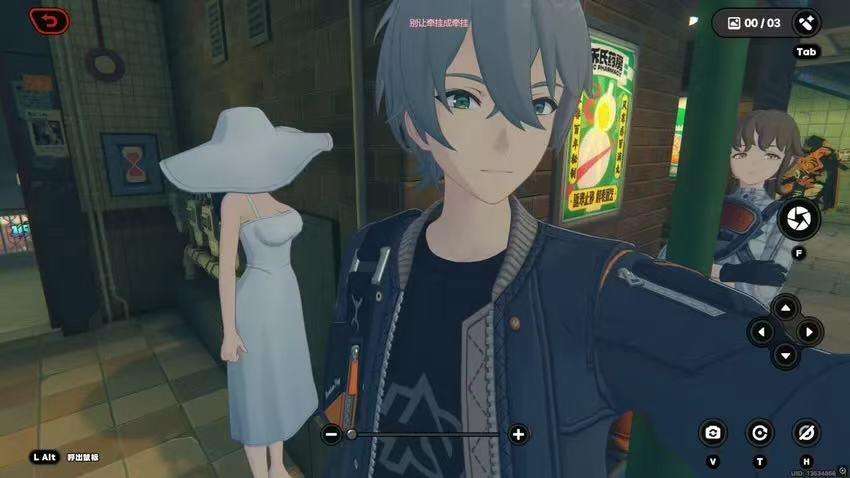Click the up arrow camera control
The image size is (850, 478).
coord(785,308)
